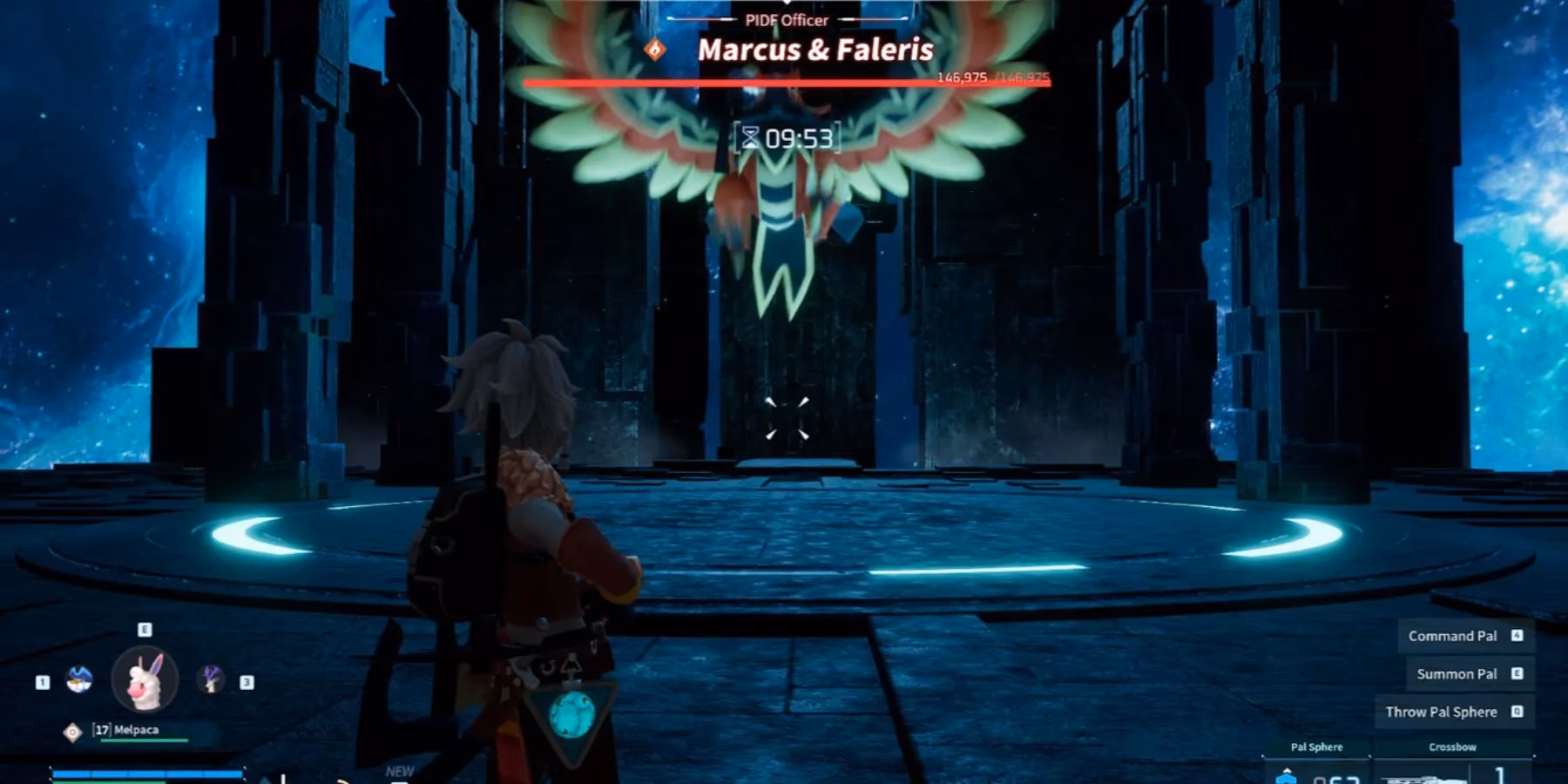Click the Q keybind badge on Throw Pal Sphere
This screenshot has width=1568, height=784.
tap(1517, 712)
